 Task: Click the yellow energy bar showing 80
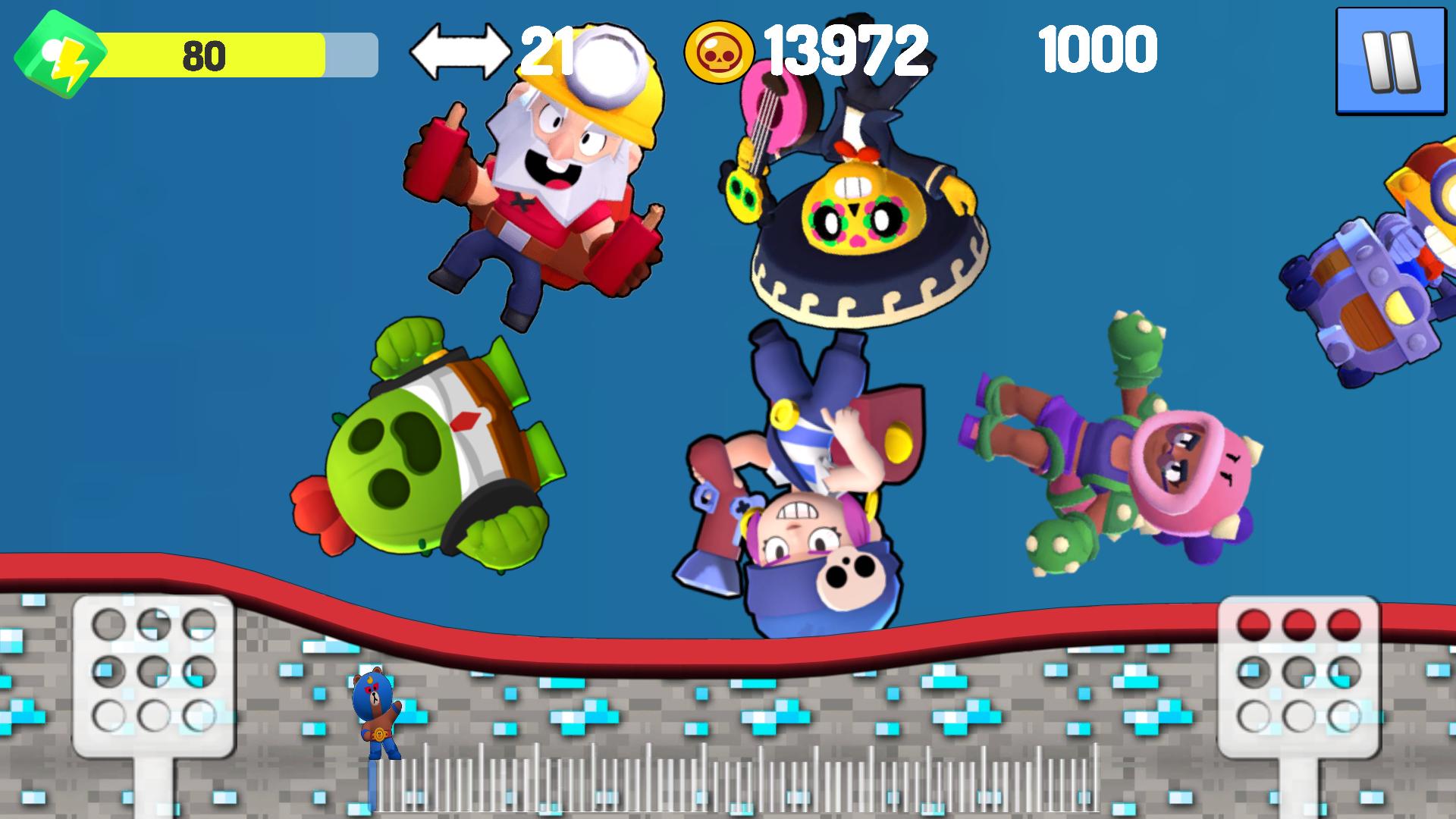pyautogui.click(x=205, y=53)
